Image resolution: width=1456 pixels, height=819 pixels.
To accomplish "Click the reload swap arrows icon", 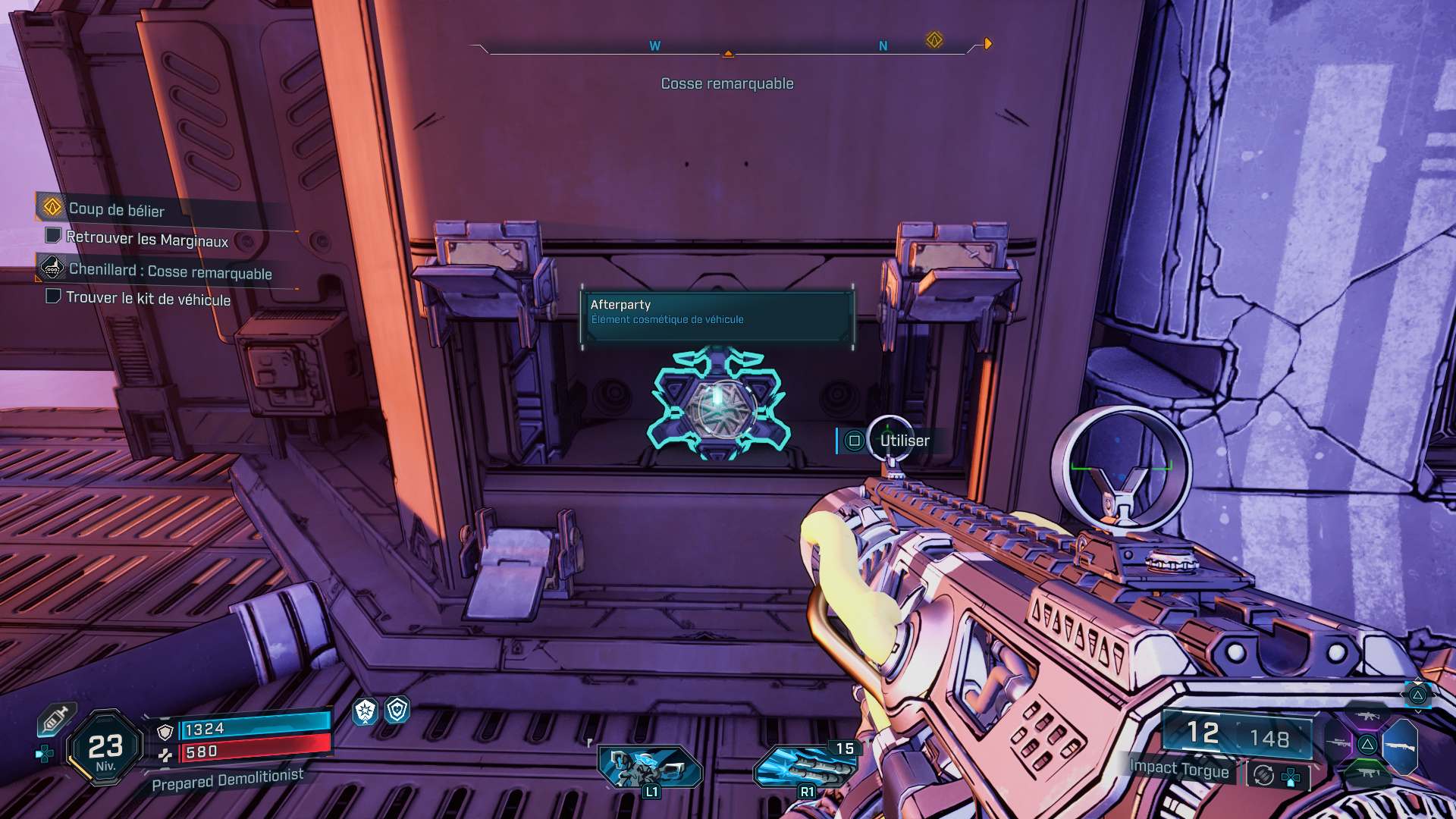I will coord(1263,776).
